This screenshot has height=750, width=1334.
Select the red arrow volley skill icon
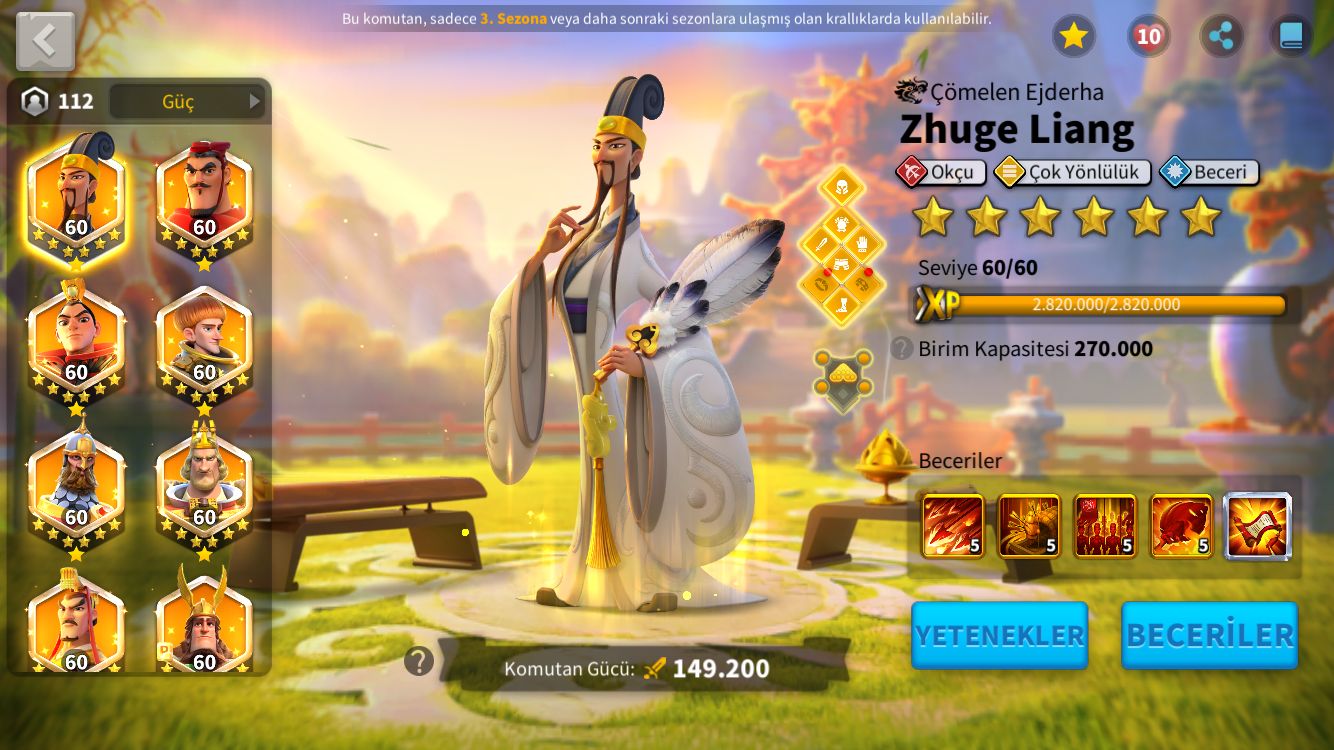[x=953, y=526]
